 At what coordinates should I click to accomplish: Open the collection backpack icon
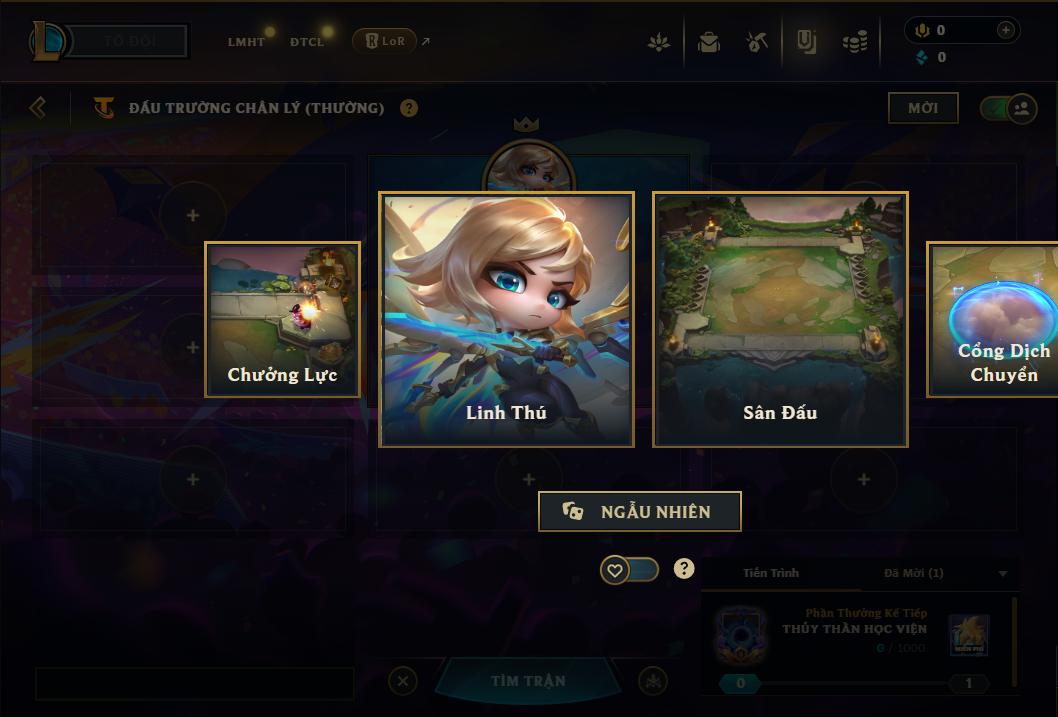pos(709,42)
